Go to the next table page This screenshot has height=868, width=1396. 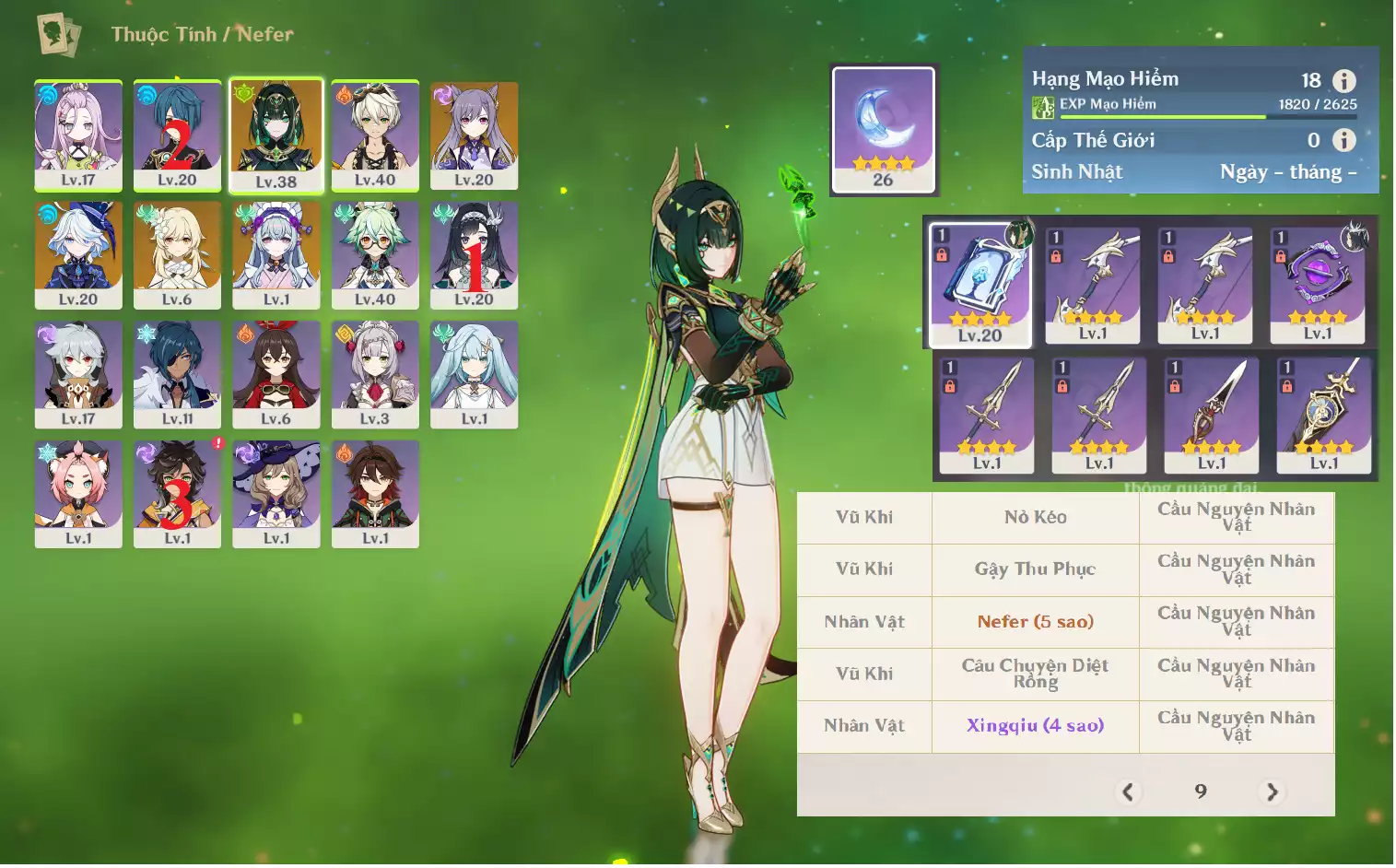(x=1272, y=792)
